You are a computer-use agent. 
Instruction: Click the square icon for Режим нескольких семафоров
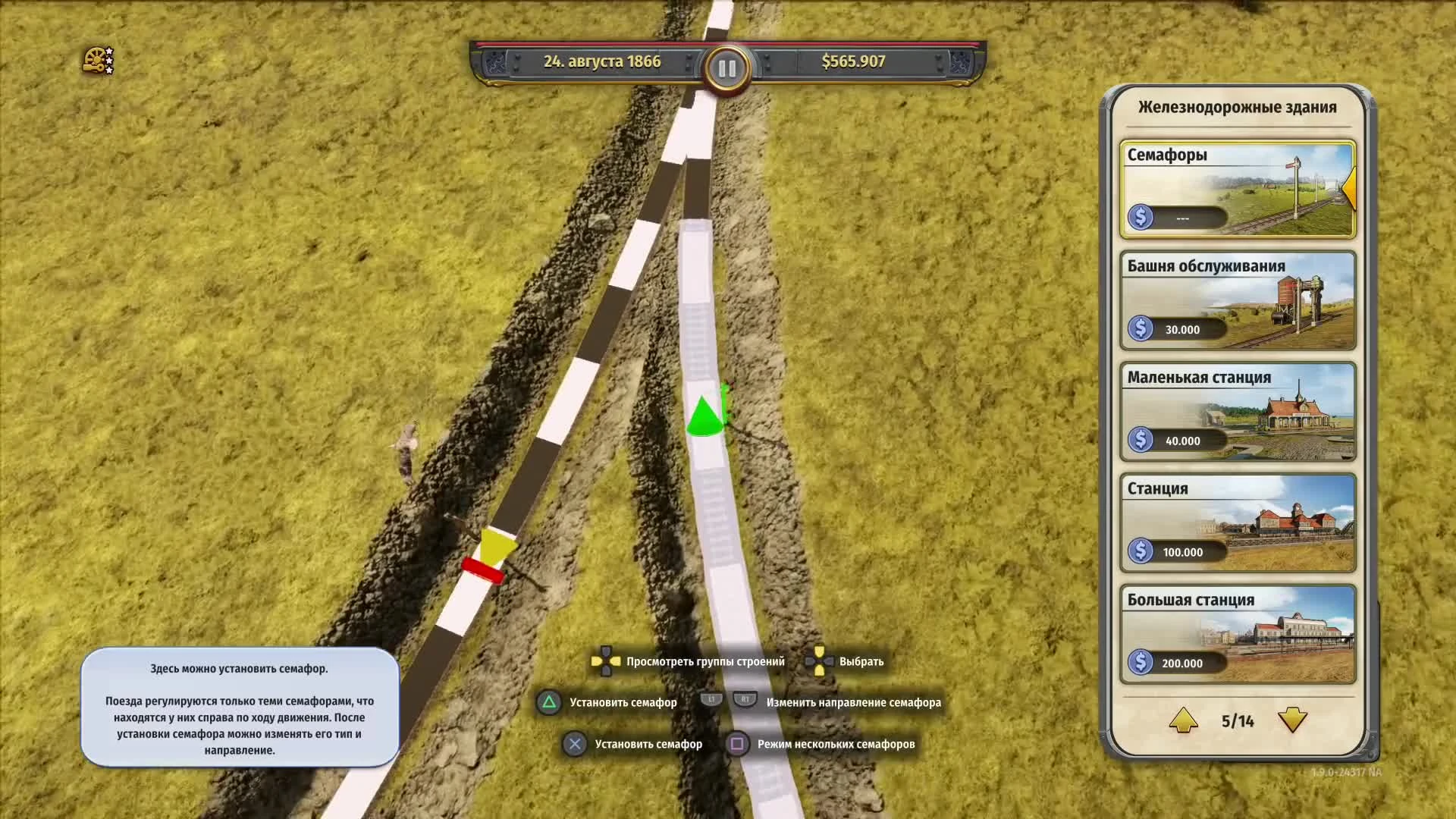point(736,744)
